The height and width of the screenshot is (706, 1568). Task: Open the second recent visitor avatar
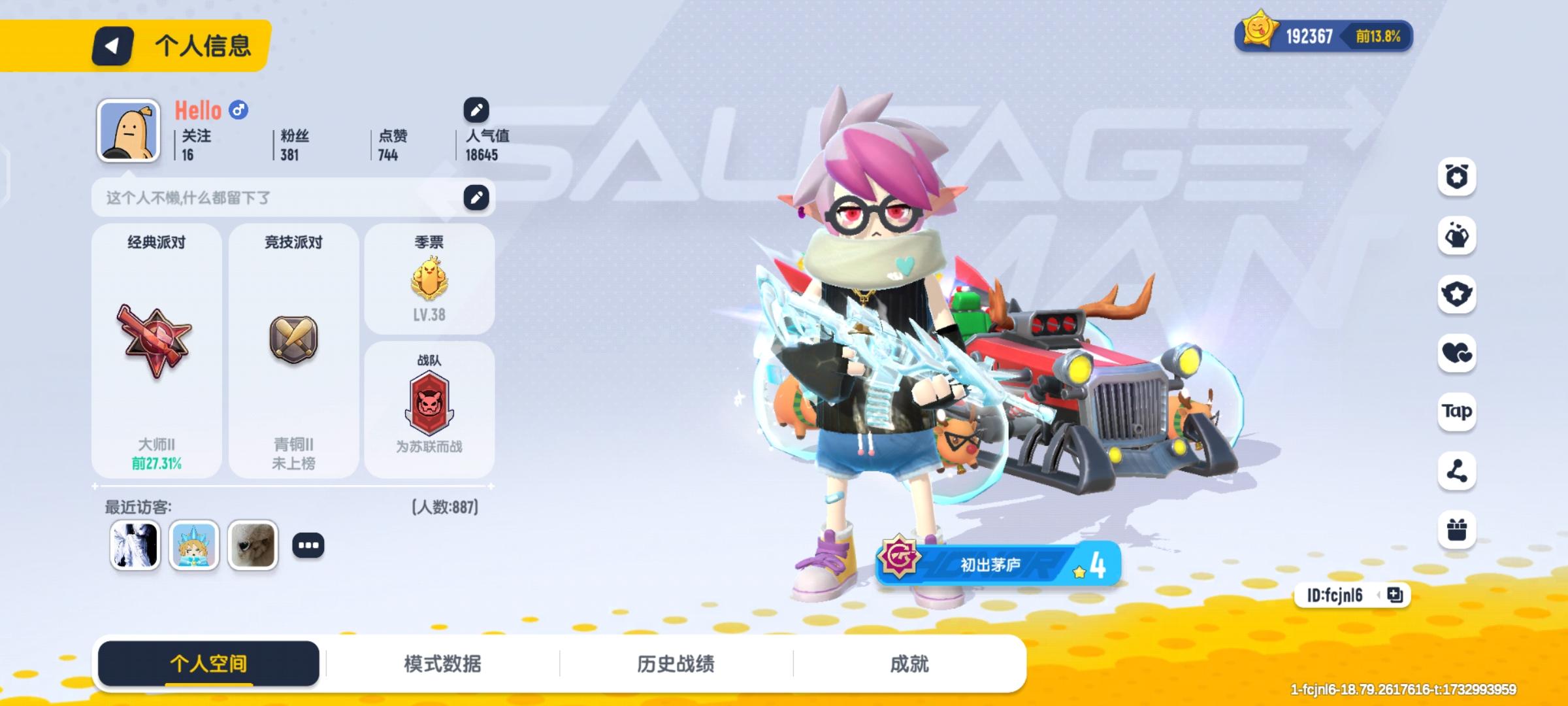point(193,546)
